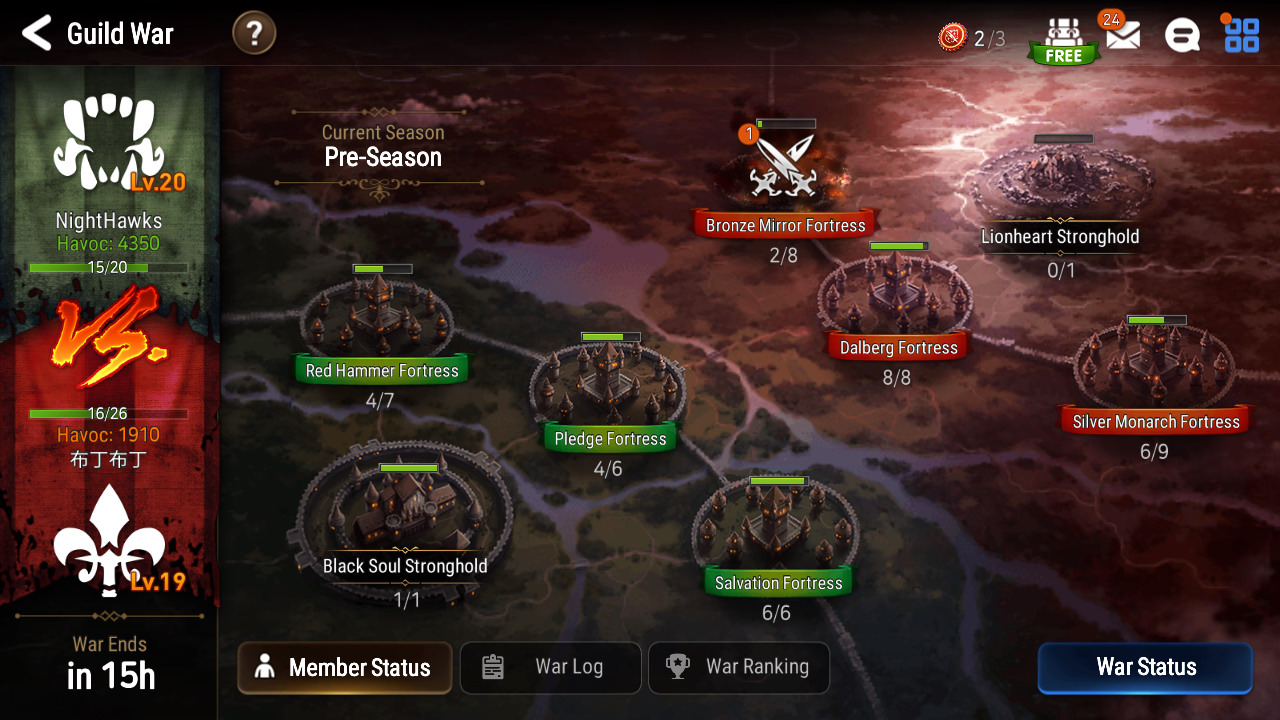1280x720 pixels.
Task: Show the War Ranking
Action: click(x=739, y=668)
